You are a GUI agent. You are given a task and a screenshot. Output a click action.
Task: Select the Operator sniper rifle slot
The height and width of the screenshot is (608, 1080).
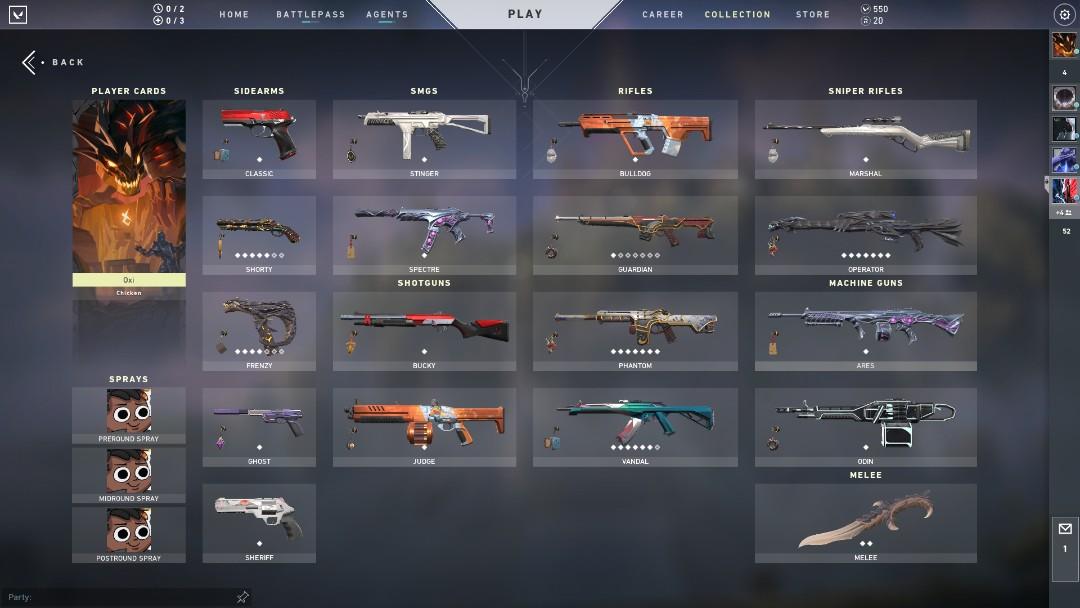(865, 235)
